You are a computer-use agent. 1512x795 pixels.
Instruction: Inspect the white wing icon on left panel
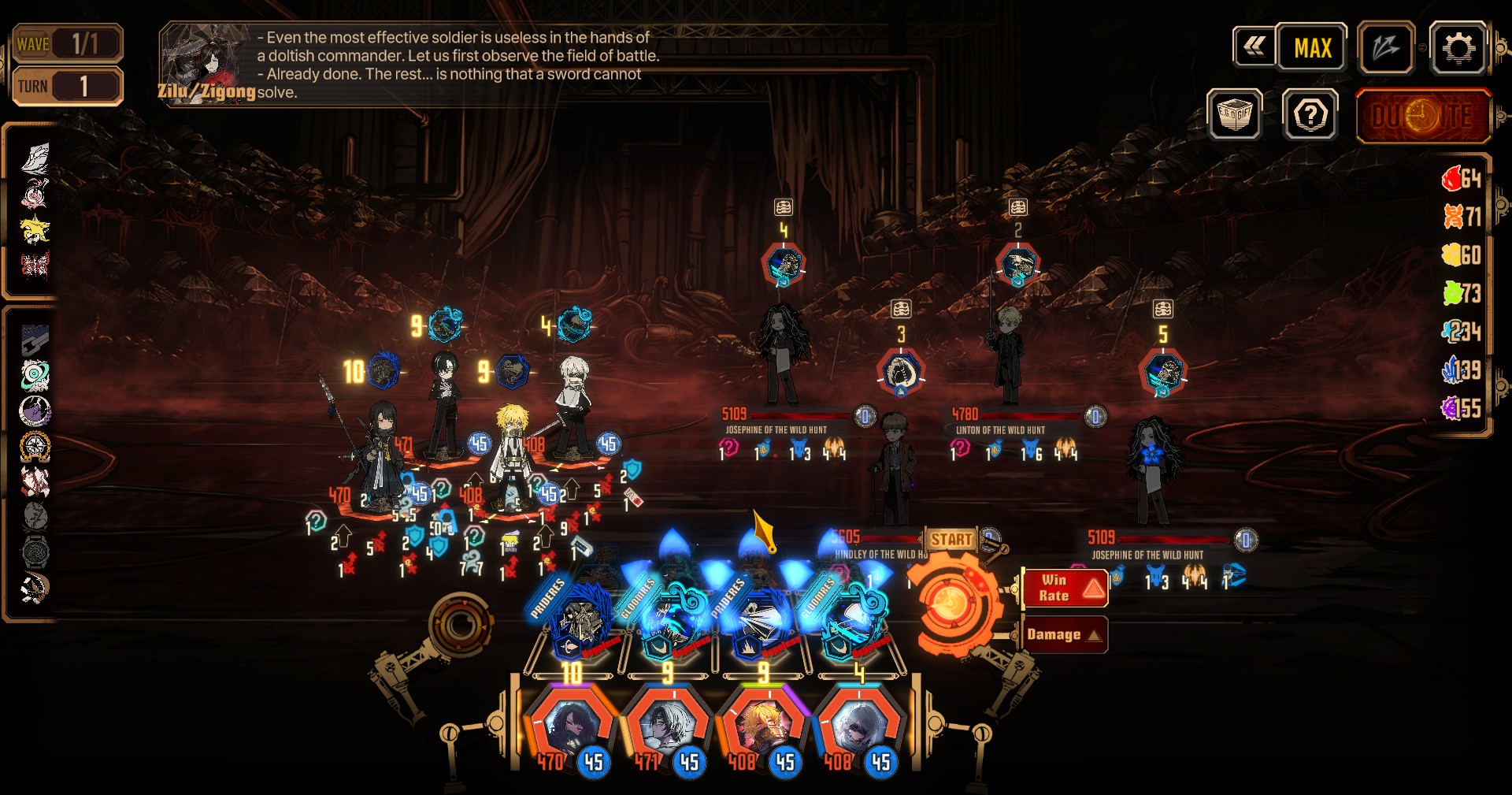tap(35, 158)
